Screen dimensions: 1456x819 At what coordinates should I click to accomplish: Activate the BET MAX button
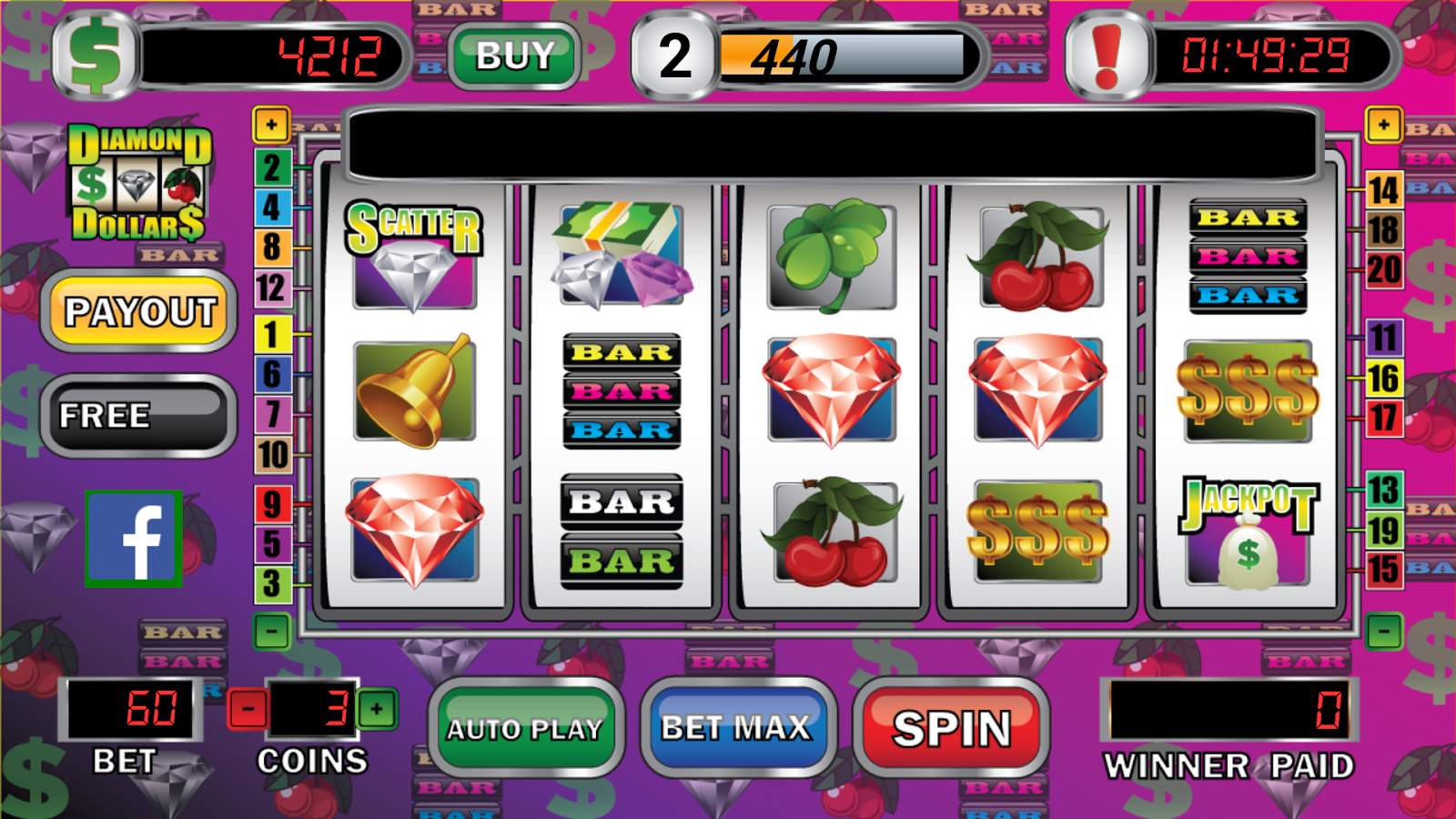[x=736, y=728]
